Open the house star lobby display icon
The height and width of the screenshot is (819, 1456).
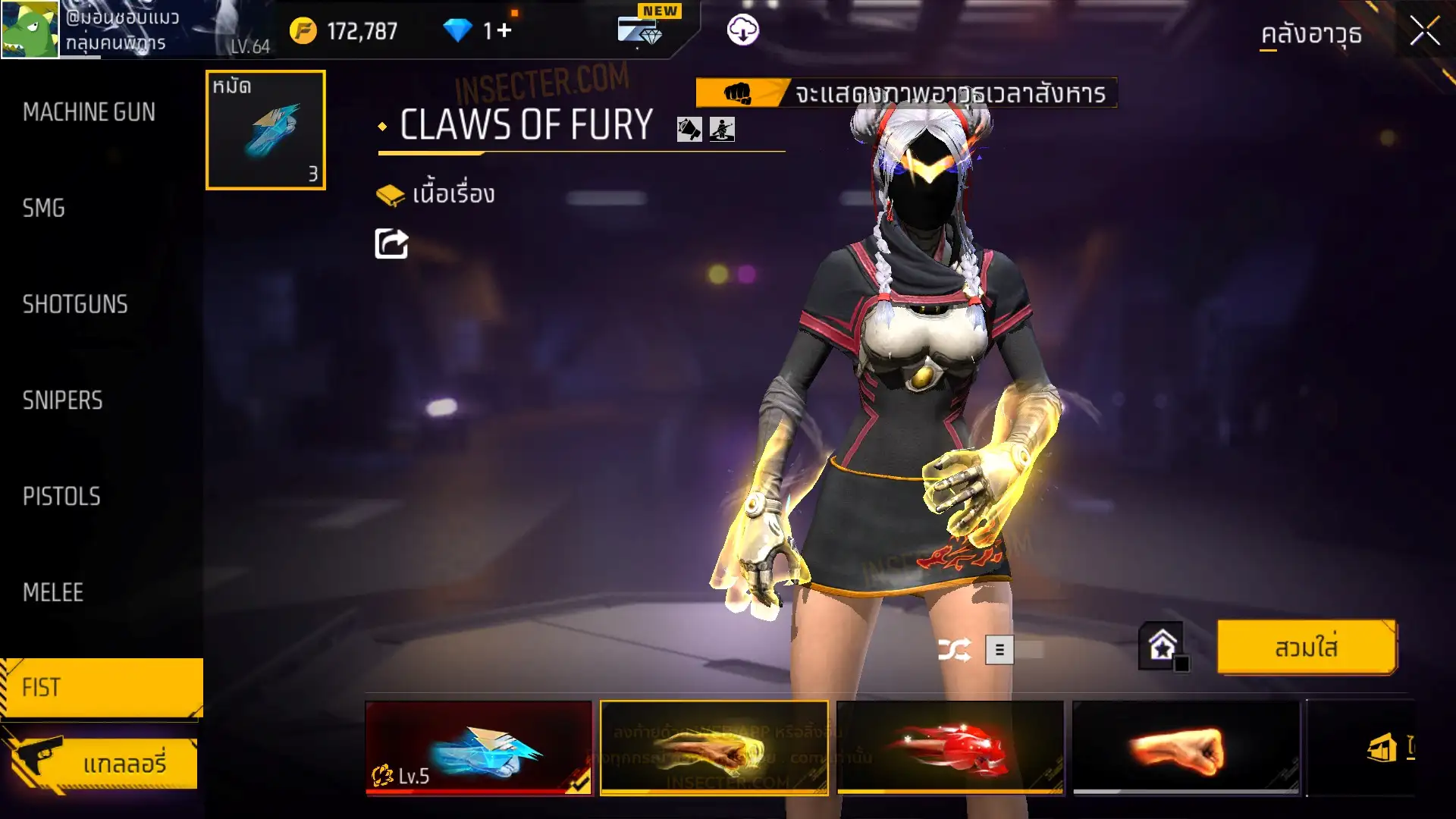[1162, 647]
